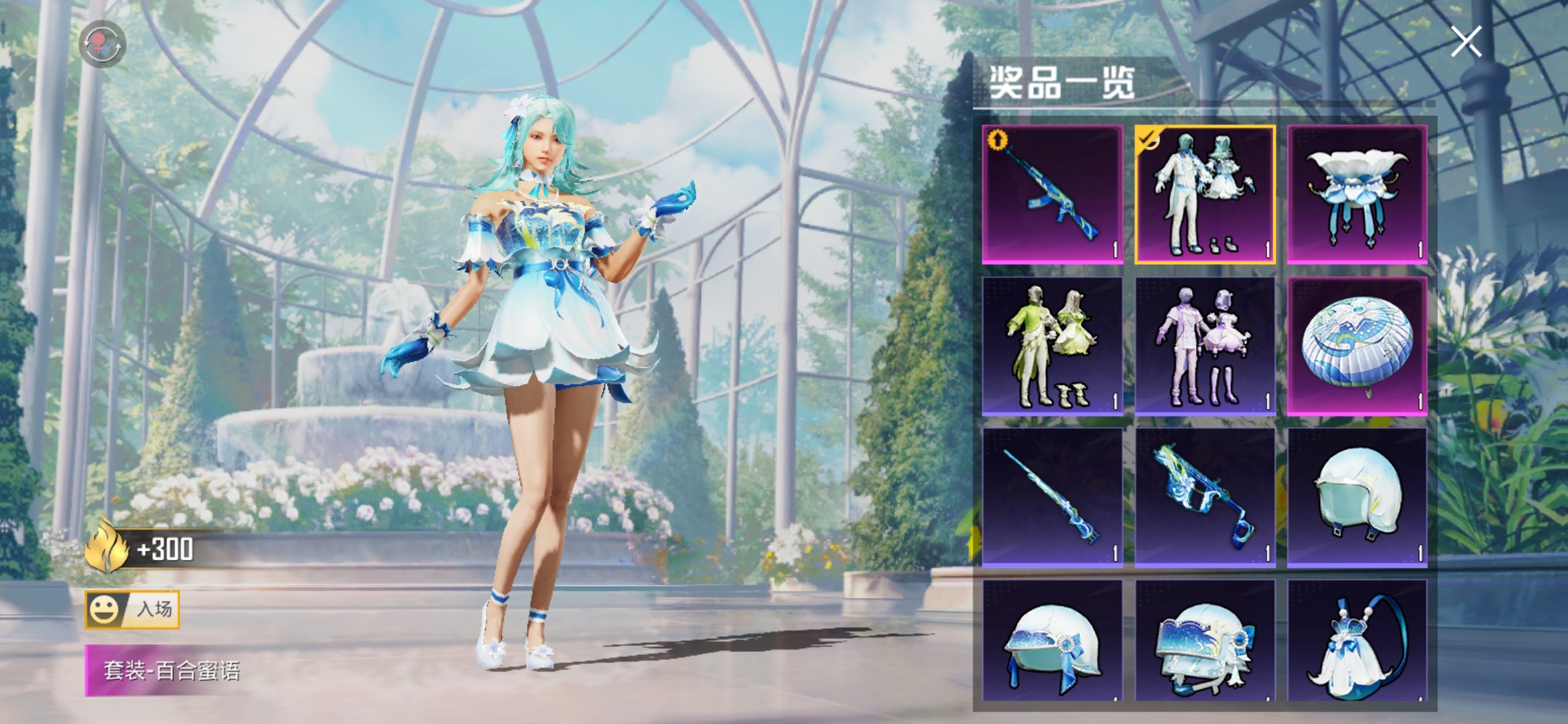Select the white helmet with blue bow
Viewport: 1568px width, 724px height.
tap(1053, 642)
